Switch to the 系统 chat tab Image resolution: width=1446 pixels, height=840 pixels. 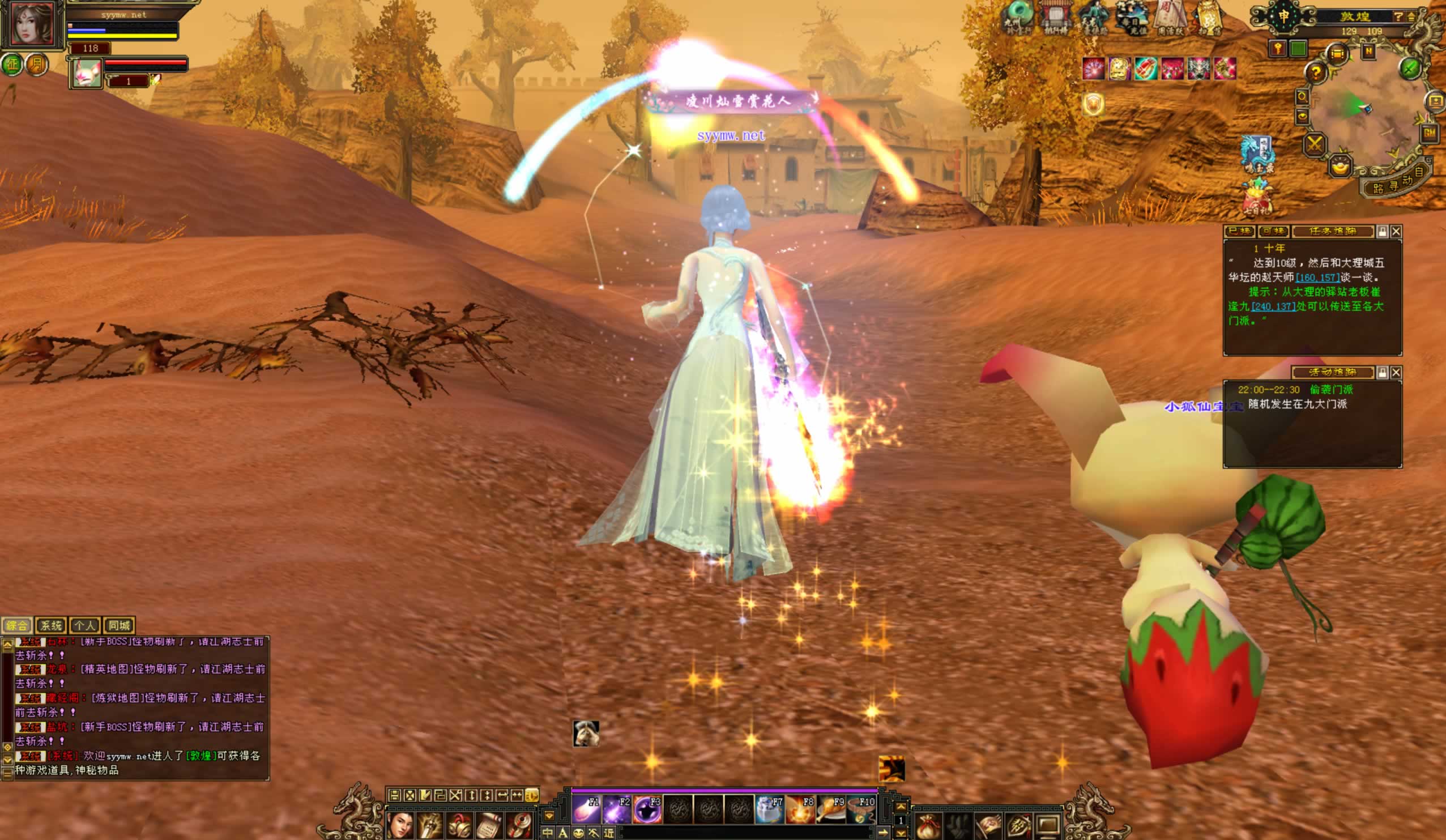point(50,625)
